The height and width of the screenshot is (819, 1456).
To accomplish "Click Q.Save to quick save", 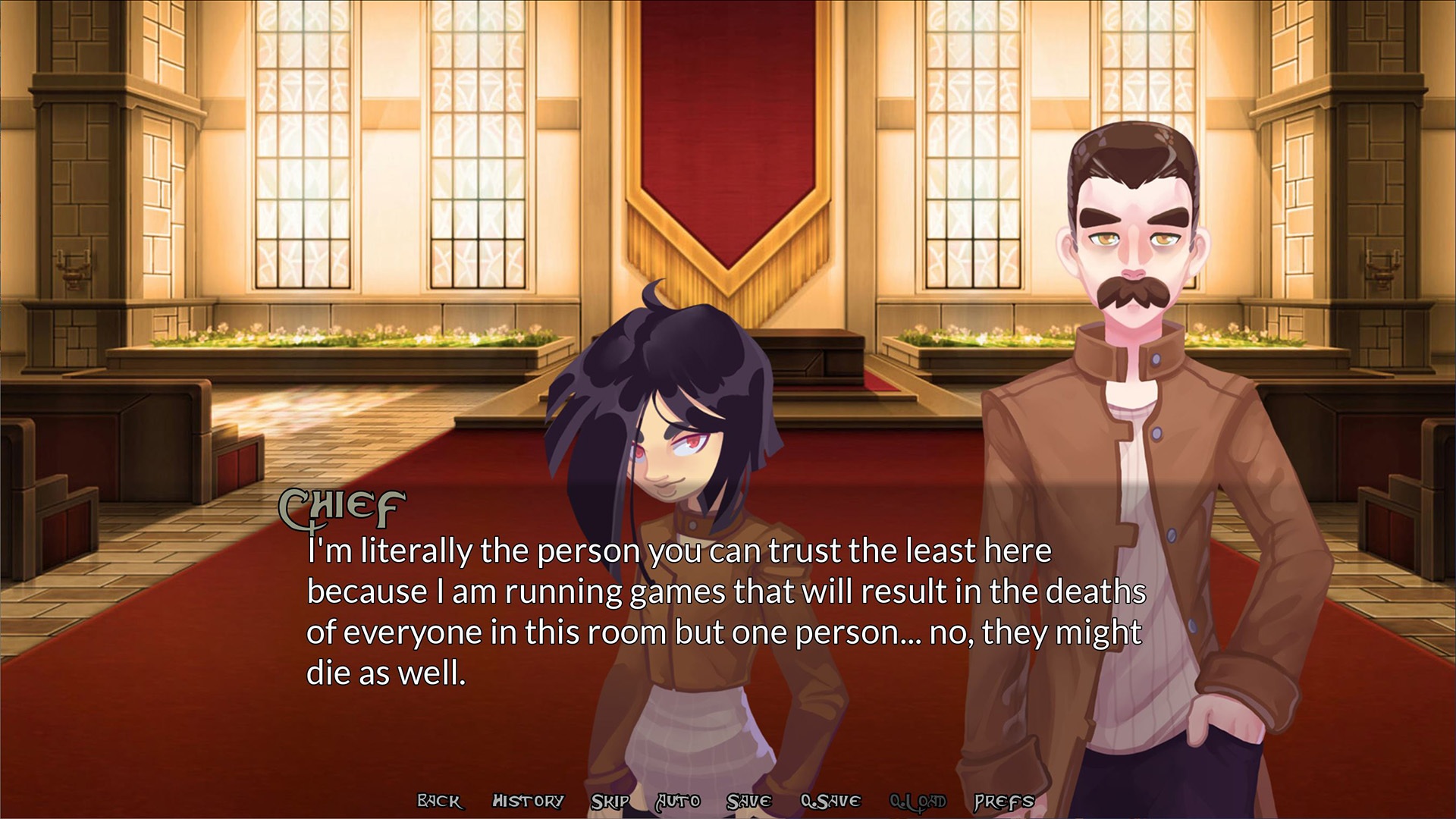I will (x=830, y=801).
